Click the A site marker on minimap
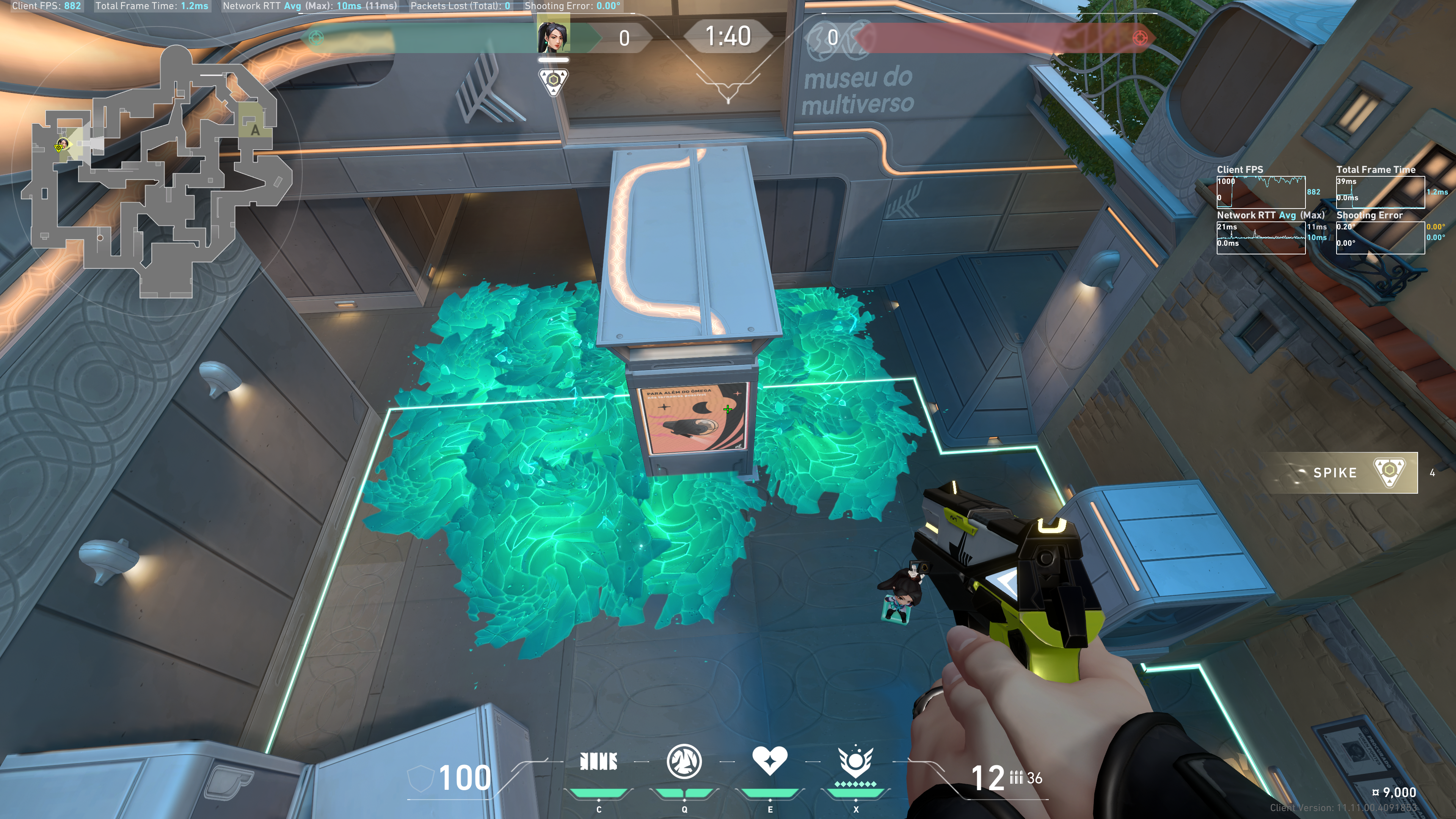This screenshot has height=819, width=1456. click(x=255, y=130)
